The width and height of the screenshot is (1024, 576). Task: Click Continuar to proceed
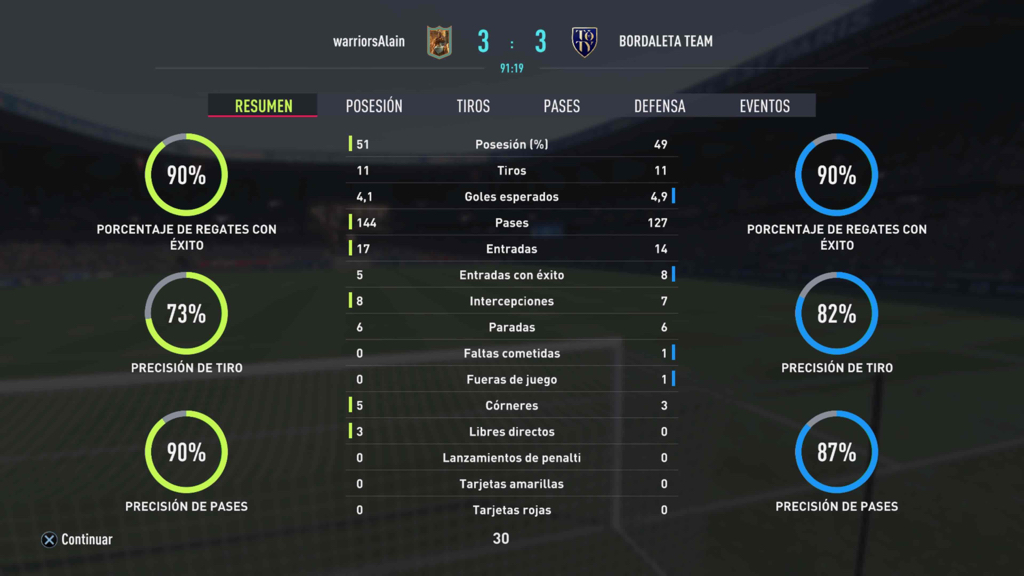point(77,540)
